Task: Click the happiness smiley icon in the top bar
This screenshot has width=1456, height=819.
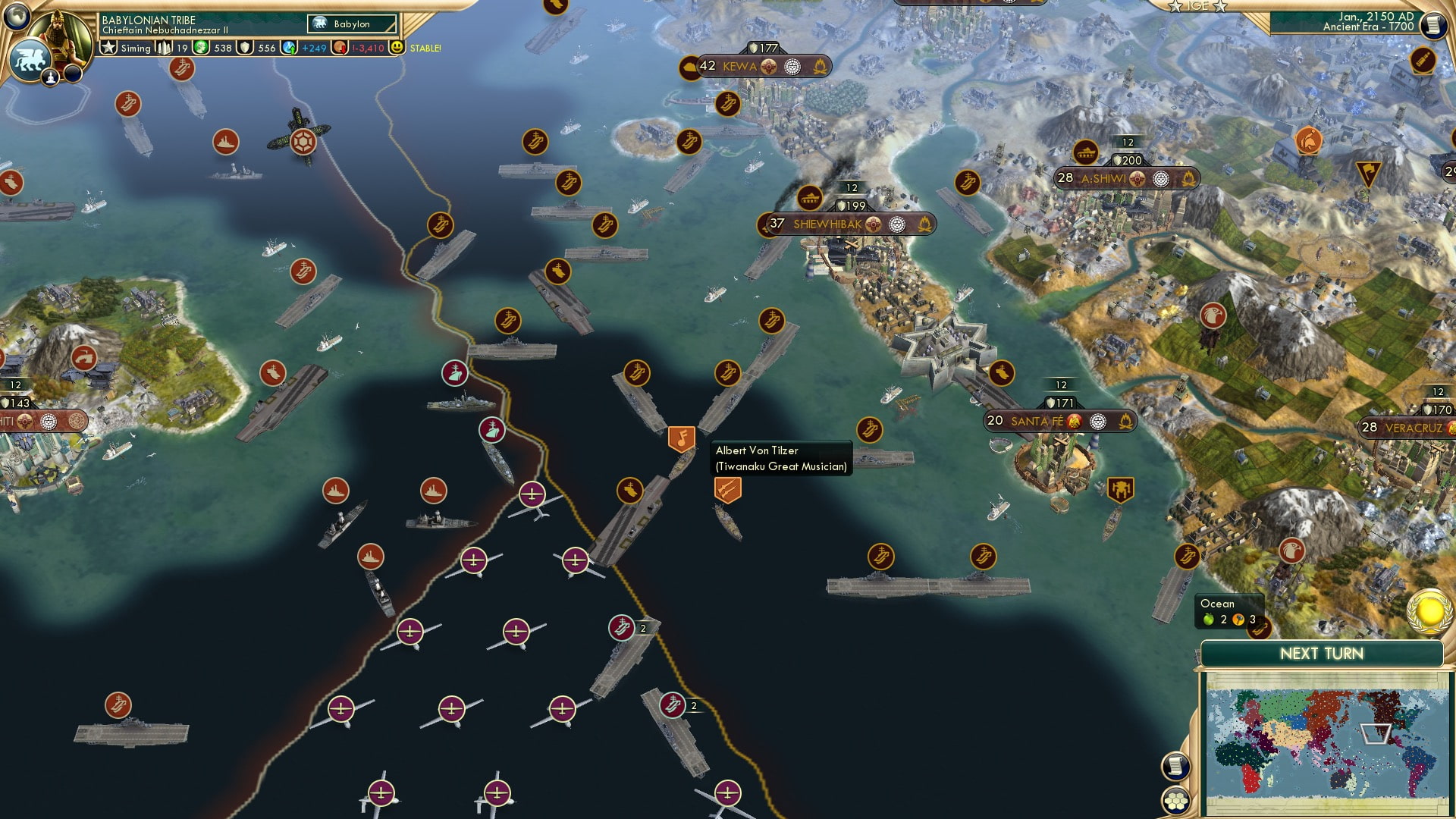Action: pyautogui.click(x=397, y=48)
